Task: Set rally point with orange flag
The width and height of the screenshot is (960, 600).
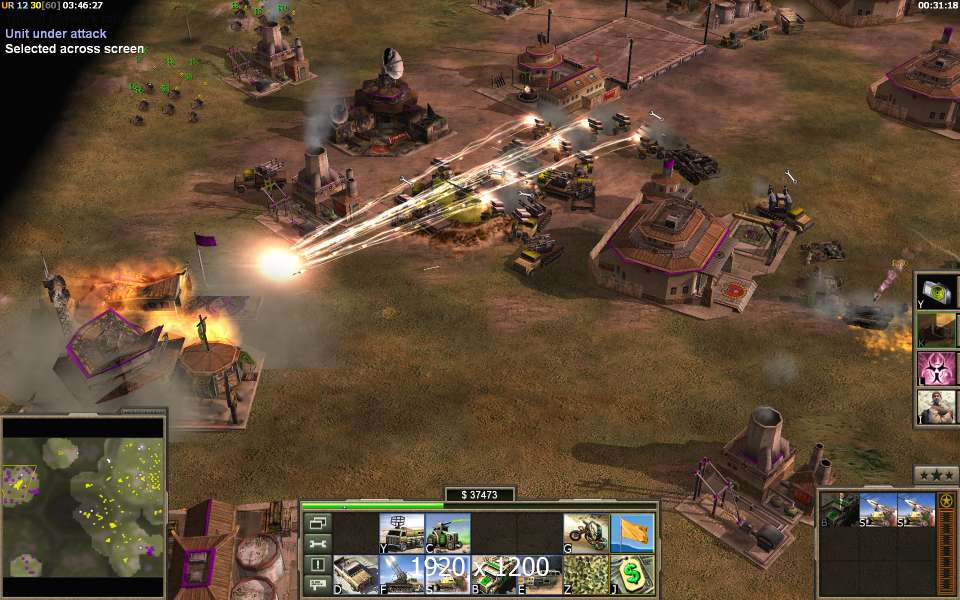Action: 631,532
